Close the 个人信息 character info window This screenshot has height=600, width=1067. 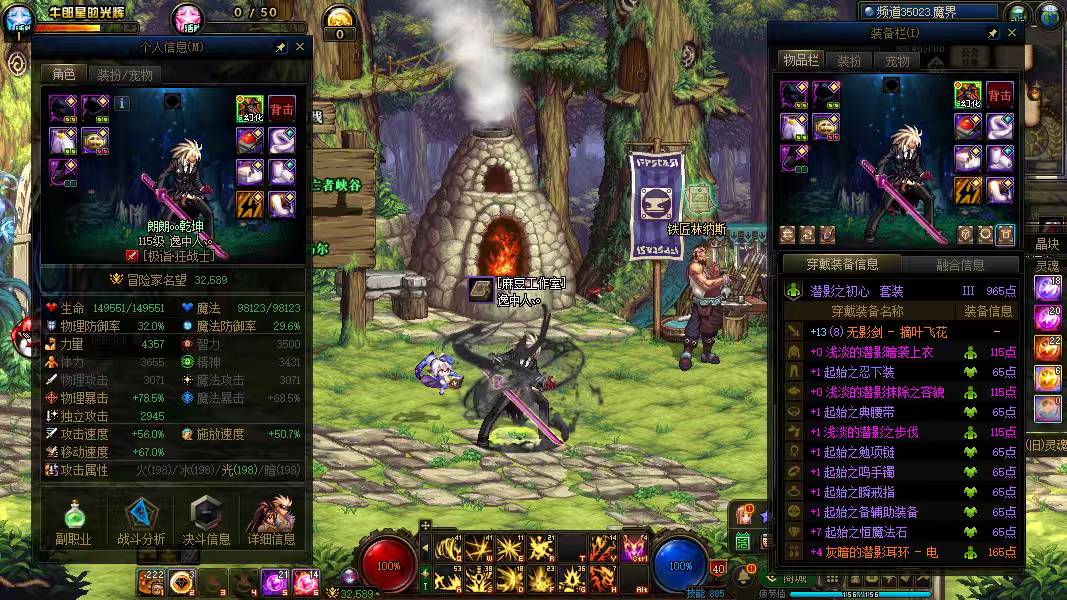[x=300, y=47]
